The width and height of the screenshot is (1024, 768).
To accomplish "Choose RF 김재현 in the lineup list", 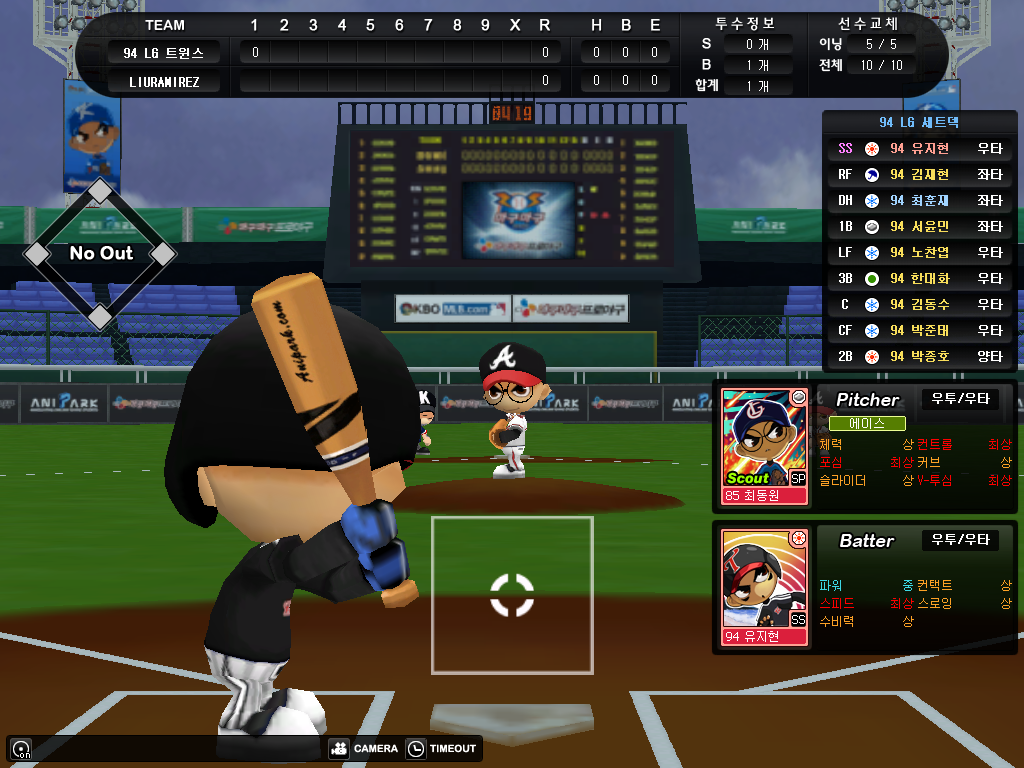I will pyautogui.click(x=921, y=174).
